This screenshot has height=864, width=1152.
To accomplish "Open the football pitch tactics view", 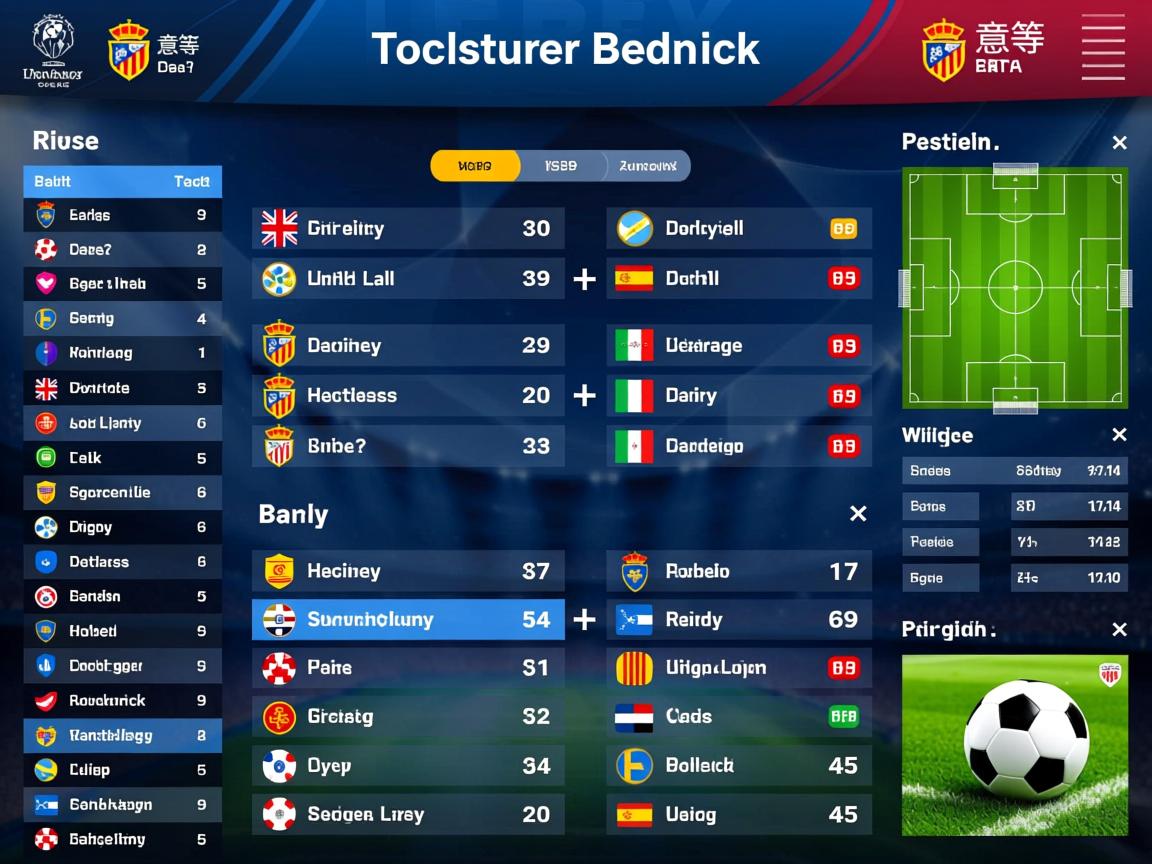I will pos(1015,288).
